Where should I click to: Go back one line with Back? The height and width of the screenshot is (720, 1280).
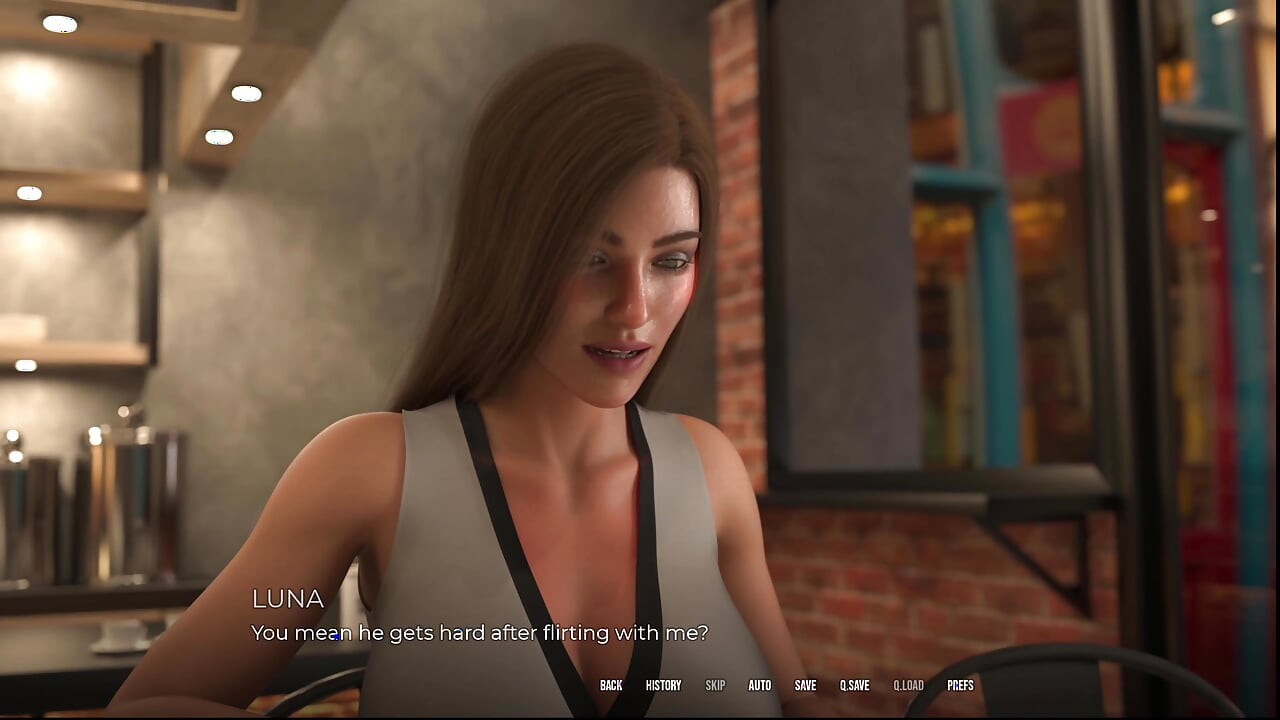coord(611,686)
